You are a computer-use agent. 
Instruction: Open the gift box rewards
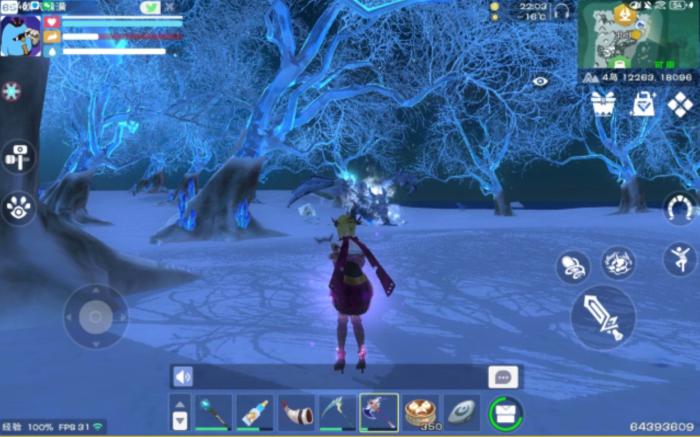tap(602, 104)
